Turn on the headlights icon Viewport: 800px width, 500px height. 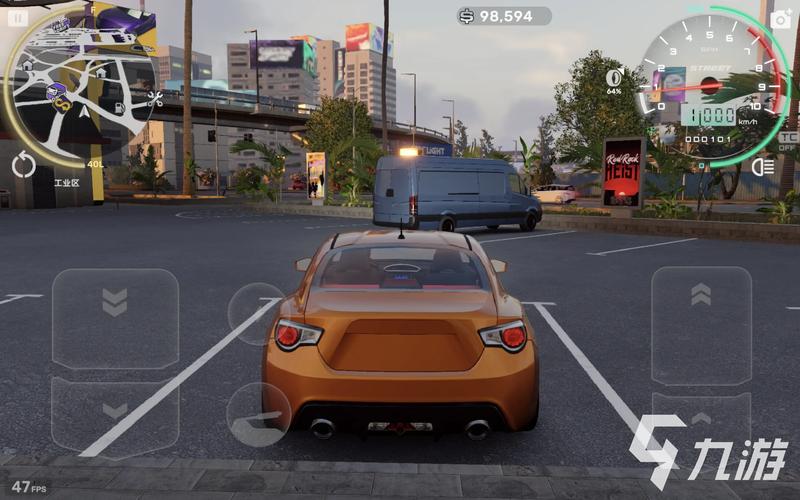click(x=762, y=167)
